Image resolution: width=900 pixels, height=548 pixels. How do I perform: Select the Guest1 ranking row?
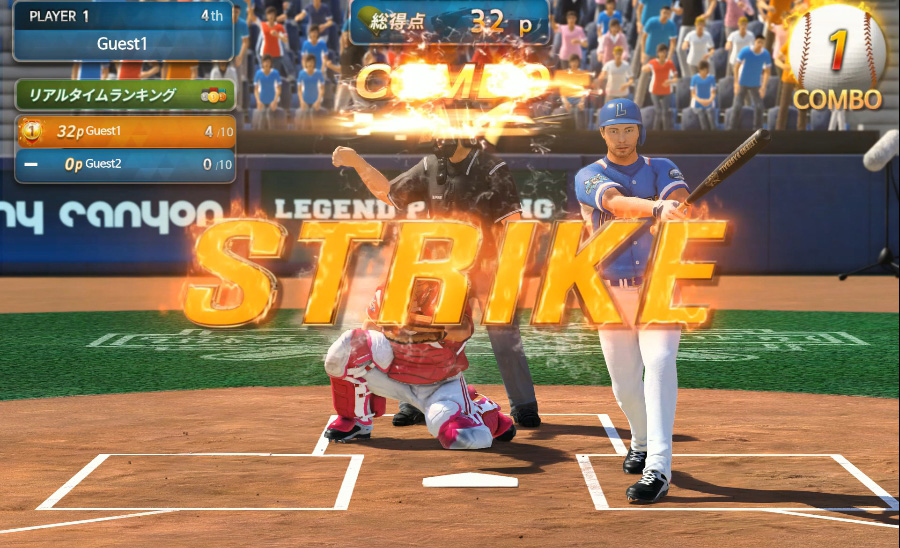(x=125, y=131)
